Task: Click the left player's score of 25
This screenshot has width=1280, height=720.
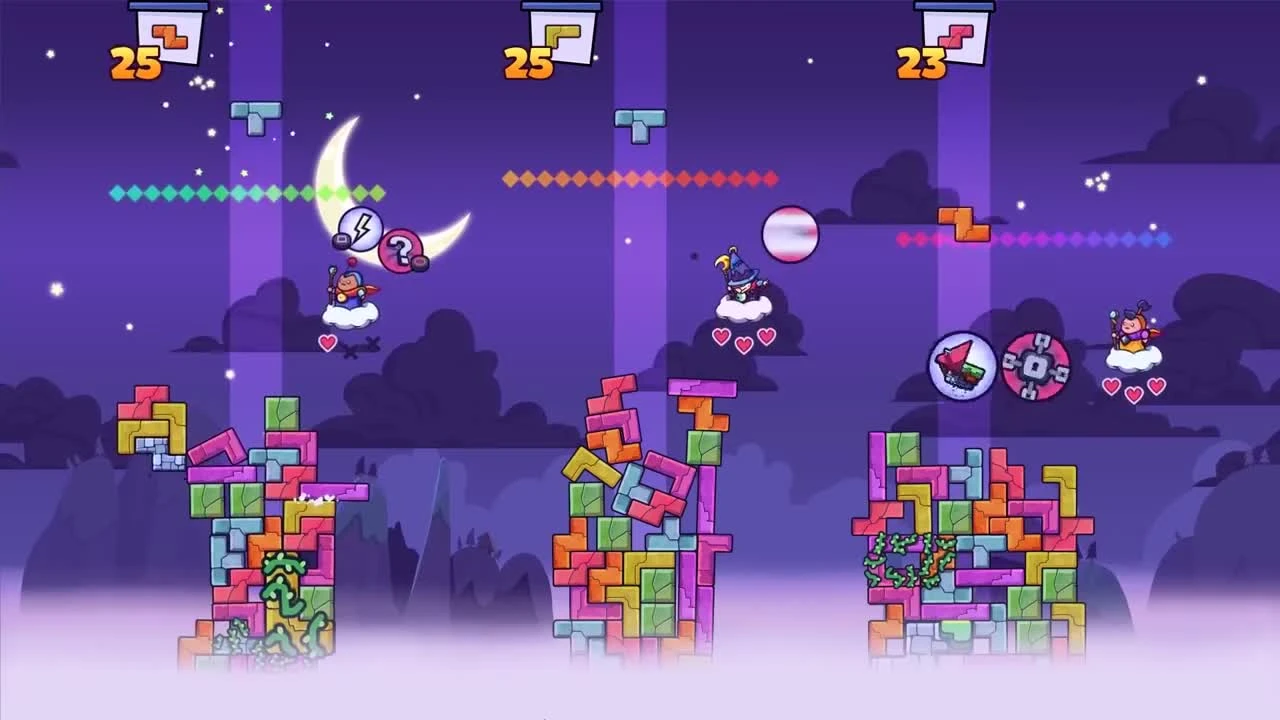Action: click(136, 57)
